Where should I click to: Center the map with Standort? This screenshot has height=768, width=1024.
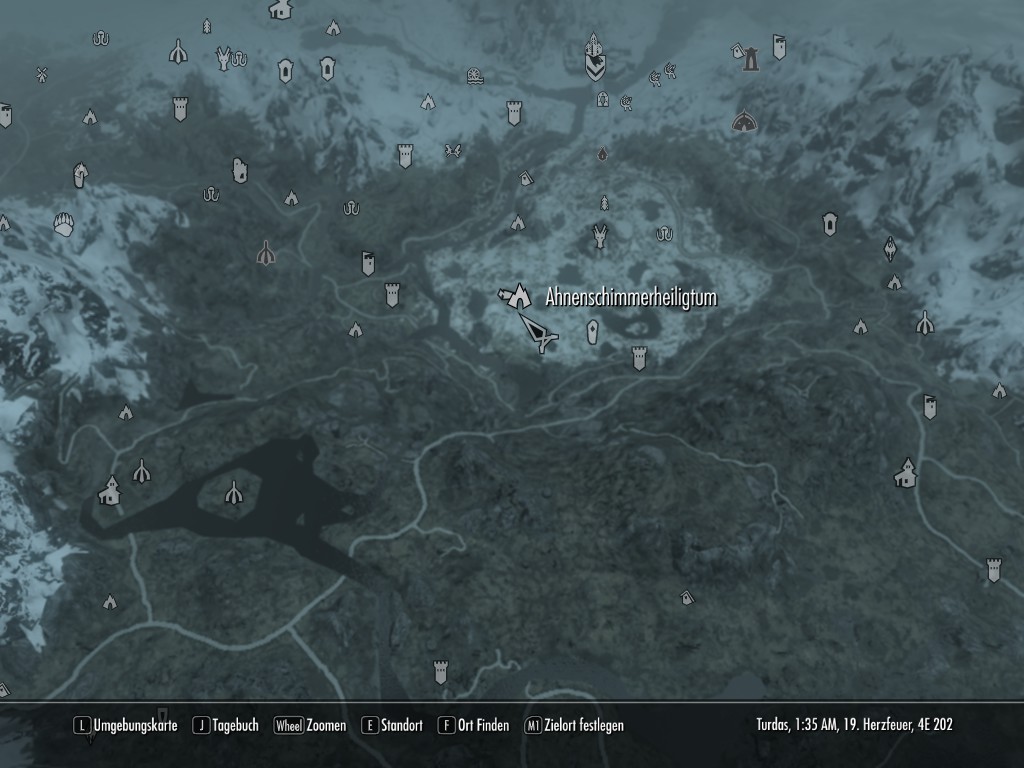click(392, 725)
